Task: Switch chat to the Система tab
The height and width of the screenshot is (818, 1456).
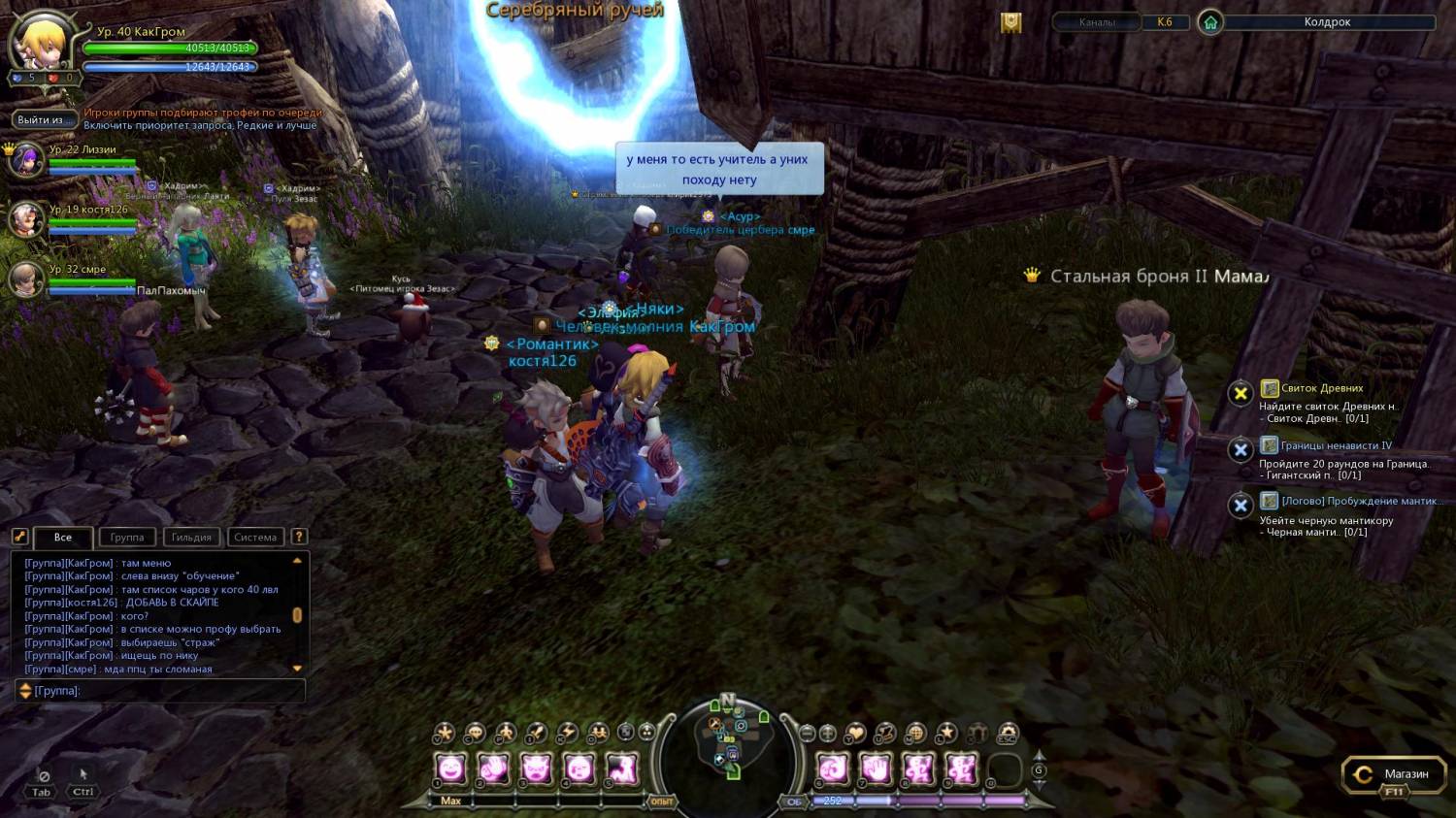Action: coord(255,537)
